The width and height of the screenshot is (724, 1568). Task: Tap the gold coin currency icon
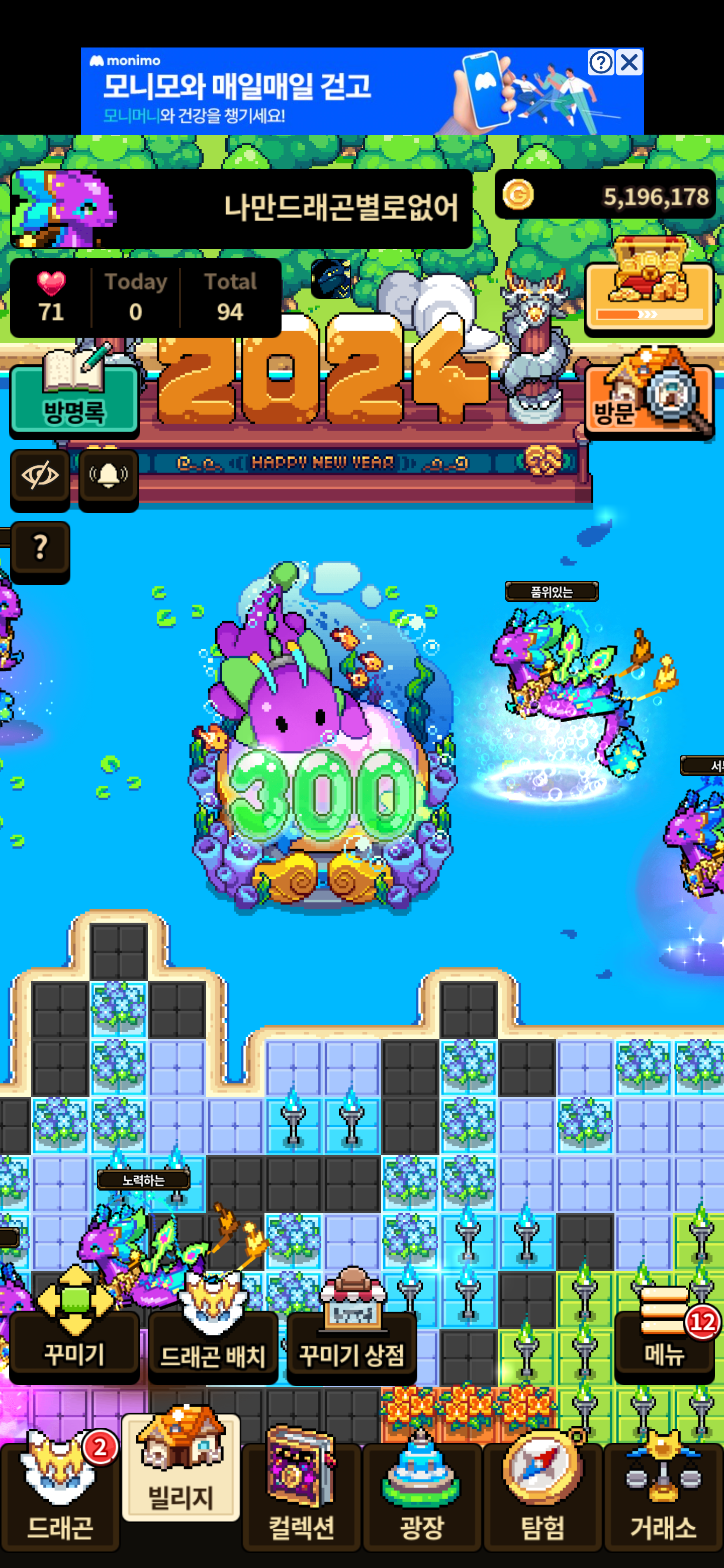(x=518, y=195)
